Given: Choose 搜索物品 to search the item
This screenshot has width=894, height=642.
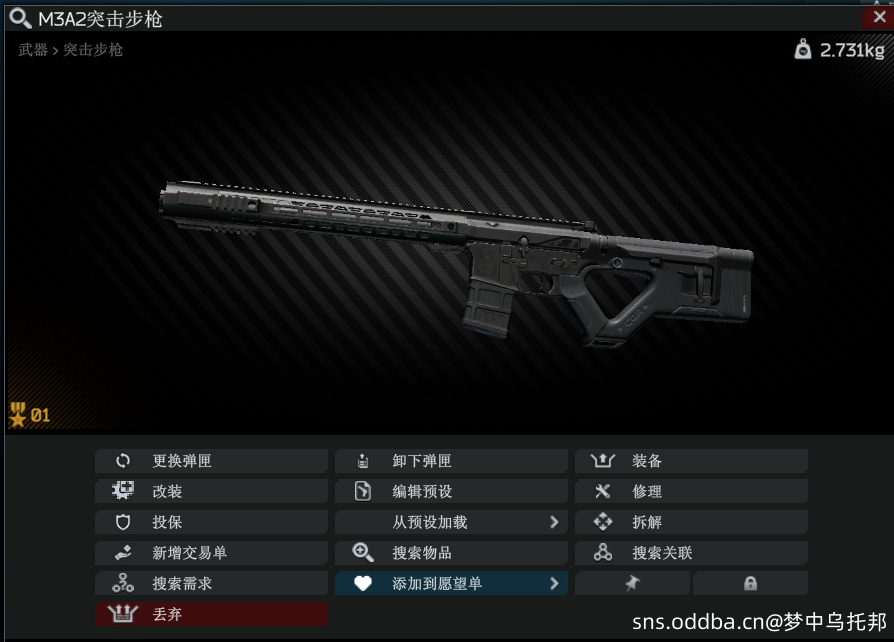Looking at the screenshot, I should (x=451, y=553).
